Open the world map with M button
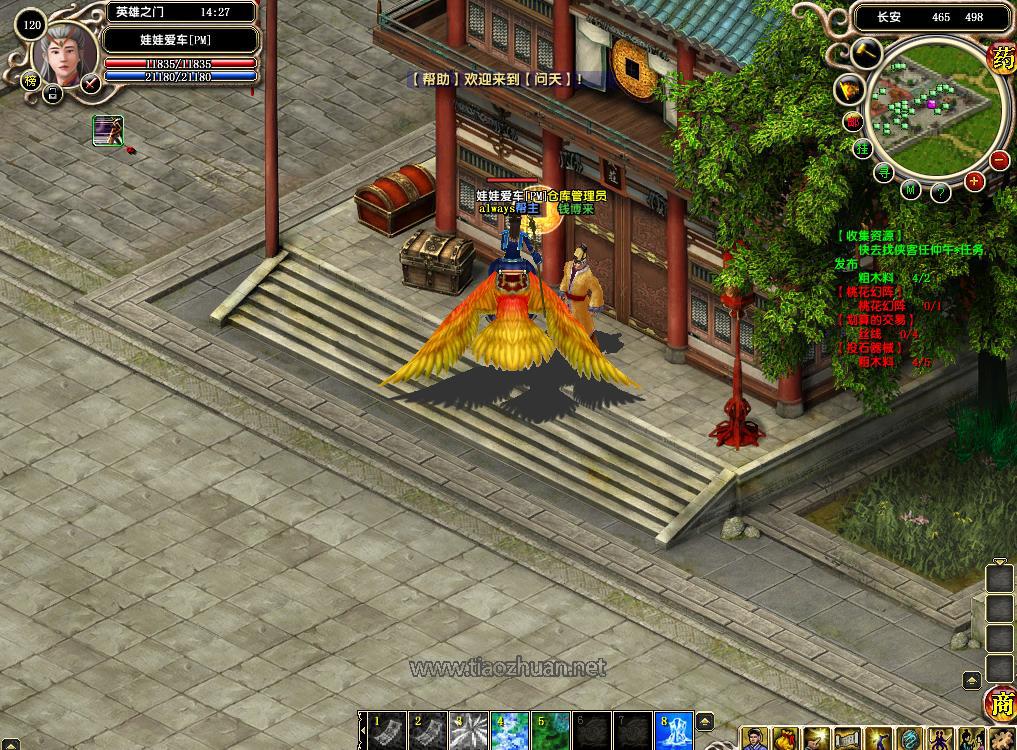This screenshot has height=750, width=1017. tap(910, 190)
